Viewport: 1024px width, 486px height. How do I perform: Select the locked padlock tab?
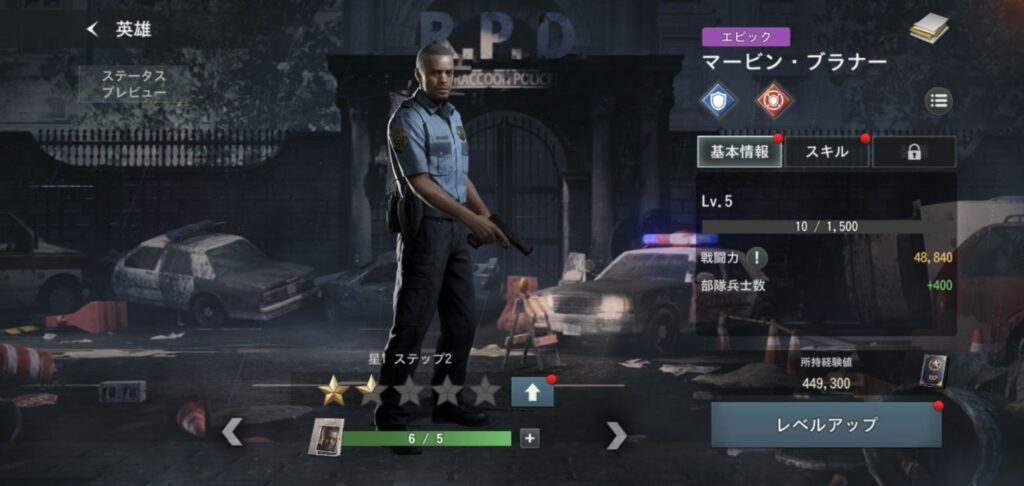pyautogui.click(x=913, y=152)
